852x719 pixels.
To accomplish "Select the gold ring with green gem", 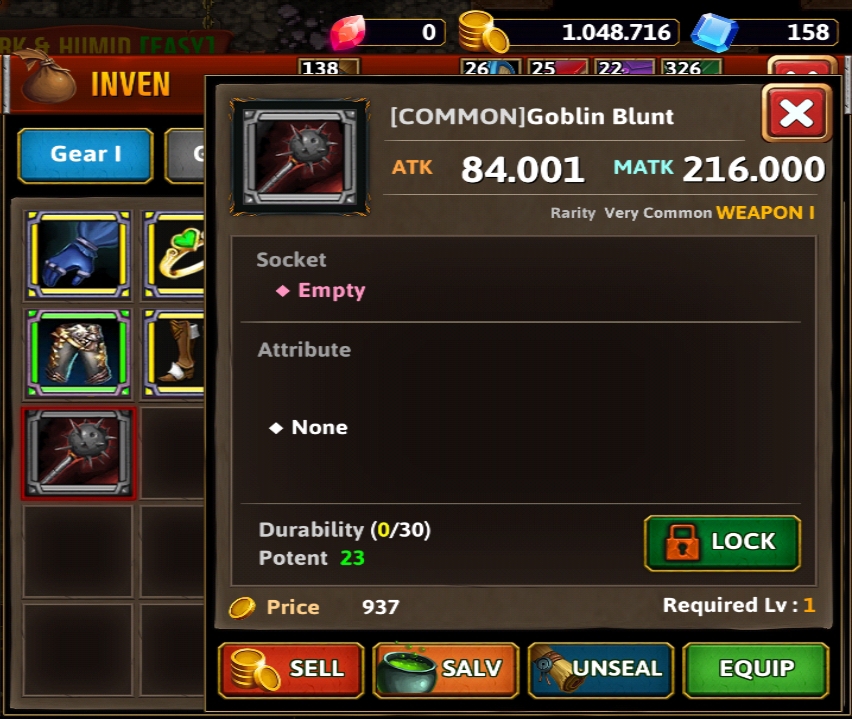I will (176, 254).
